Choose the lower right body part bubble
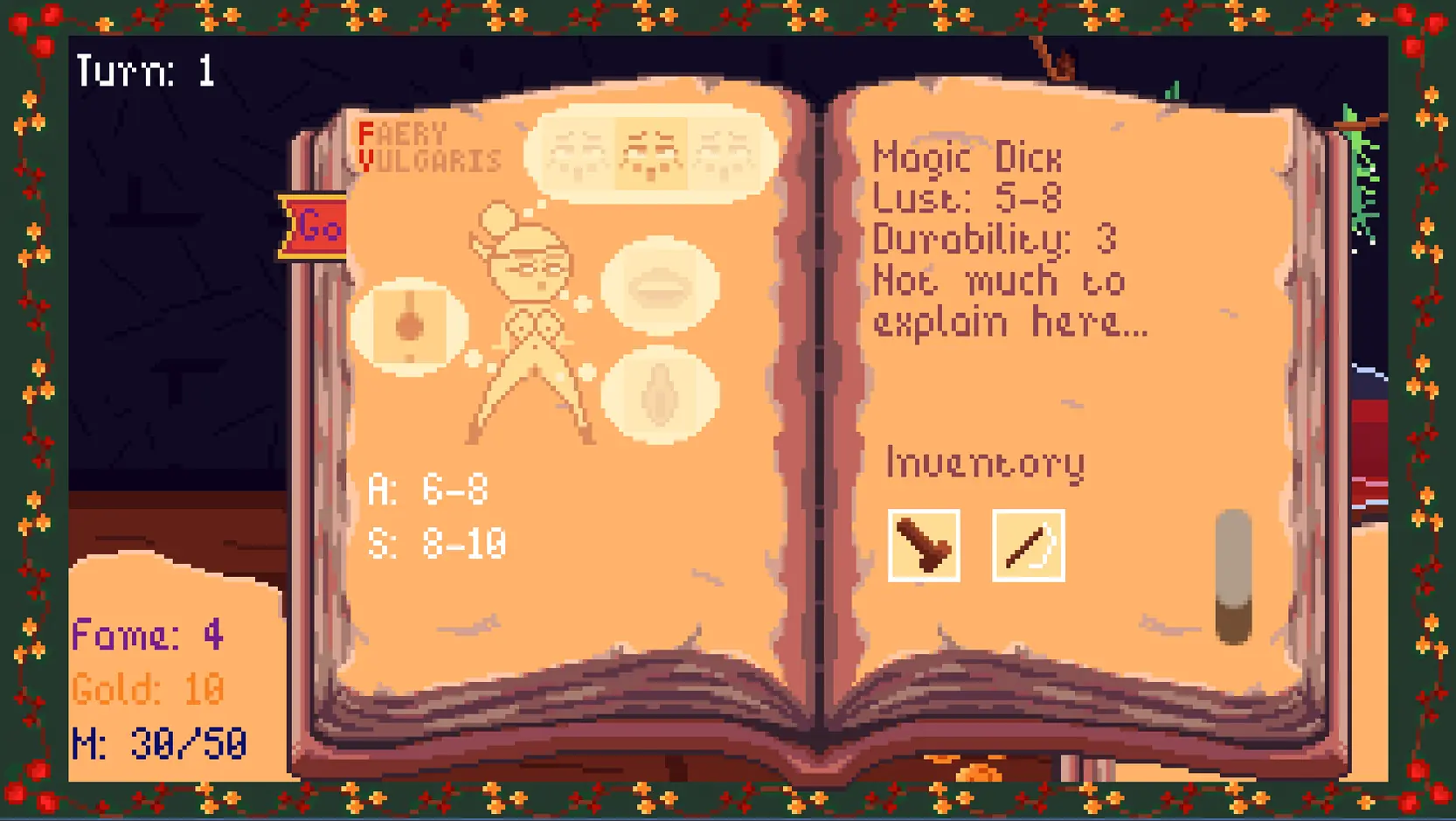Viewport: 1456px width, 821px height. pos(660,395)
